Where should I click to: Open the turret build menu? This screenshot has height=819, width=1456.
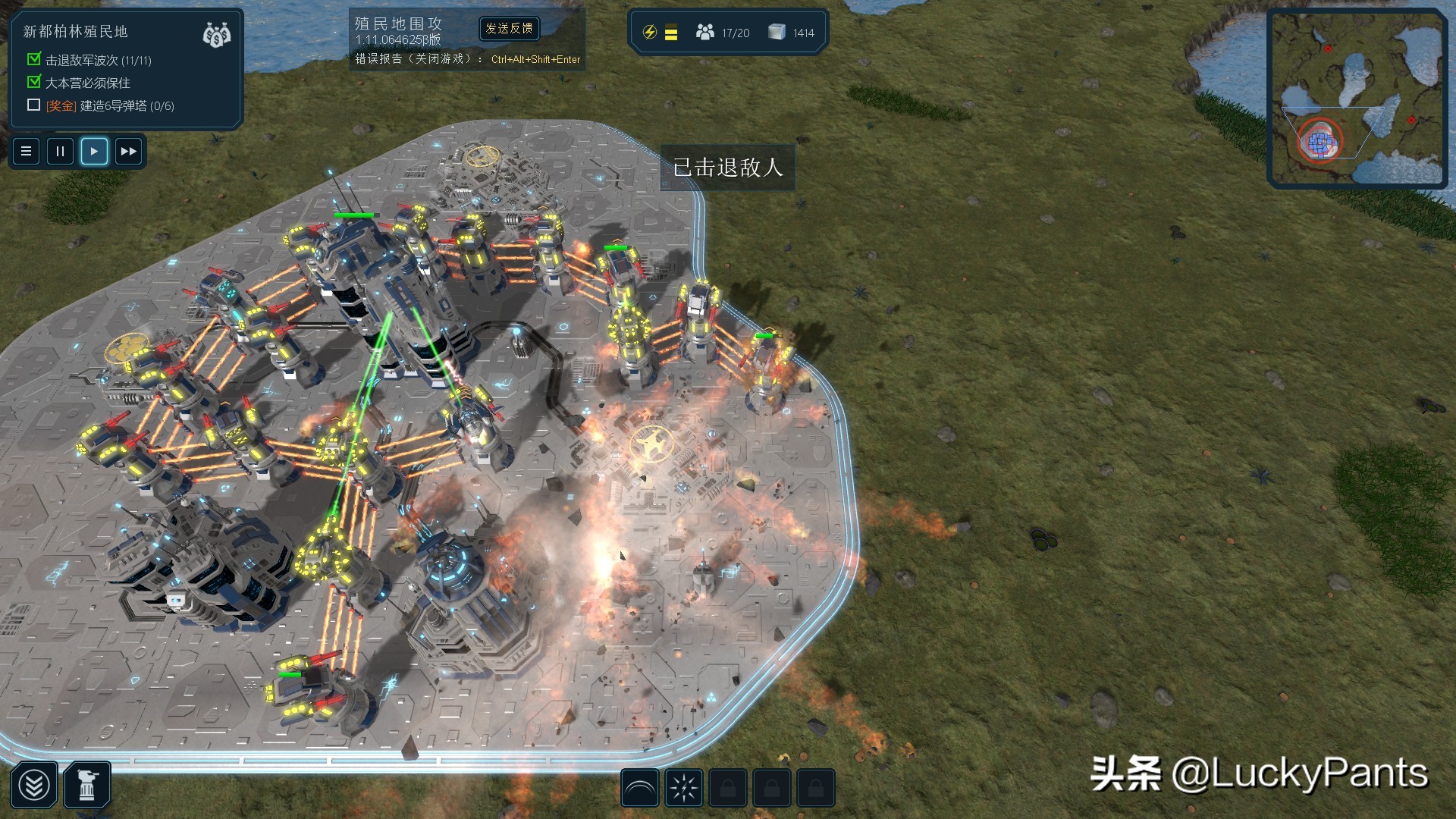(x=87, y=786)
